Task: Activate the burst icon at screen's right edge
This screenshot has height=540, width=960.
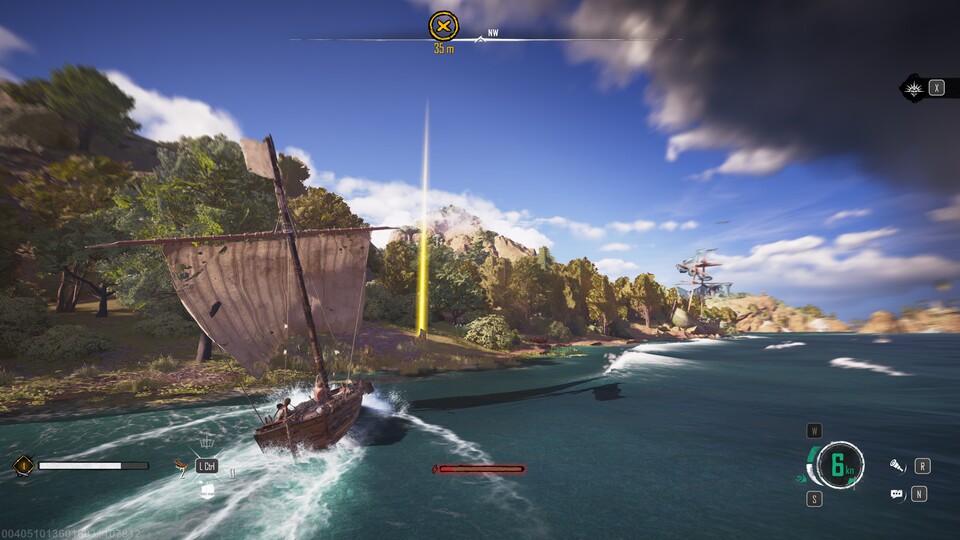Action: pos(914,88)
